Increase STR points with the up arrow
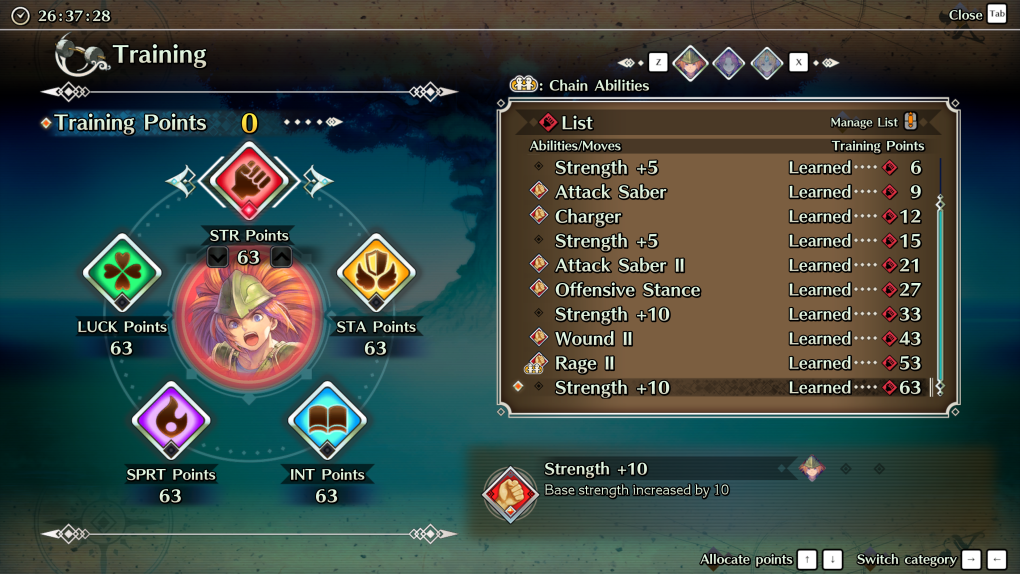Image resolution: width=1020 pixels, height=574 pixels. pyautogui.click(x=281, y=257)
